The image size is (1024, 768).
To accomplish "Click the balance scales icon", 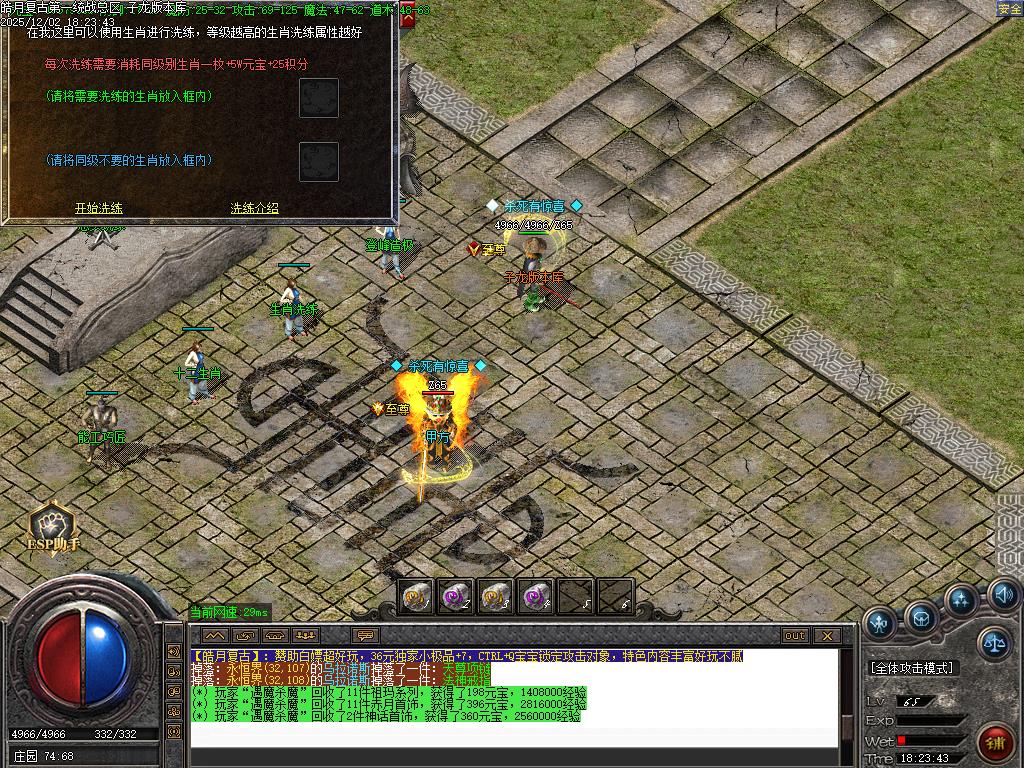I will [993, 643].
